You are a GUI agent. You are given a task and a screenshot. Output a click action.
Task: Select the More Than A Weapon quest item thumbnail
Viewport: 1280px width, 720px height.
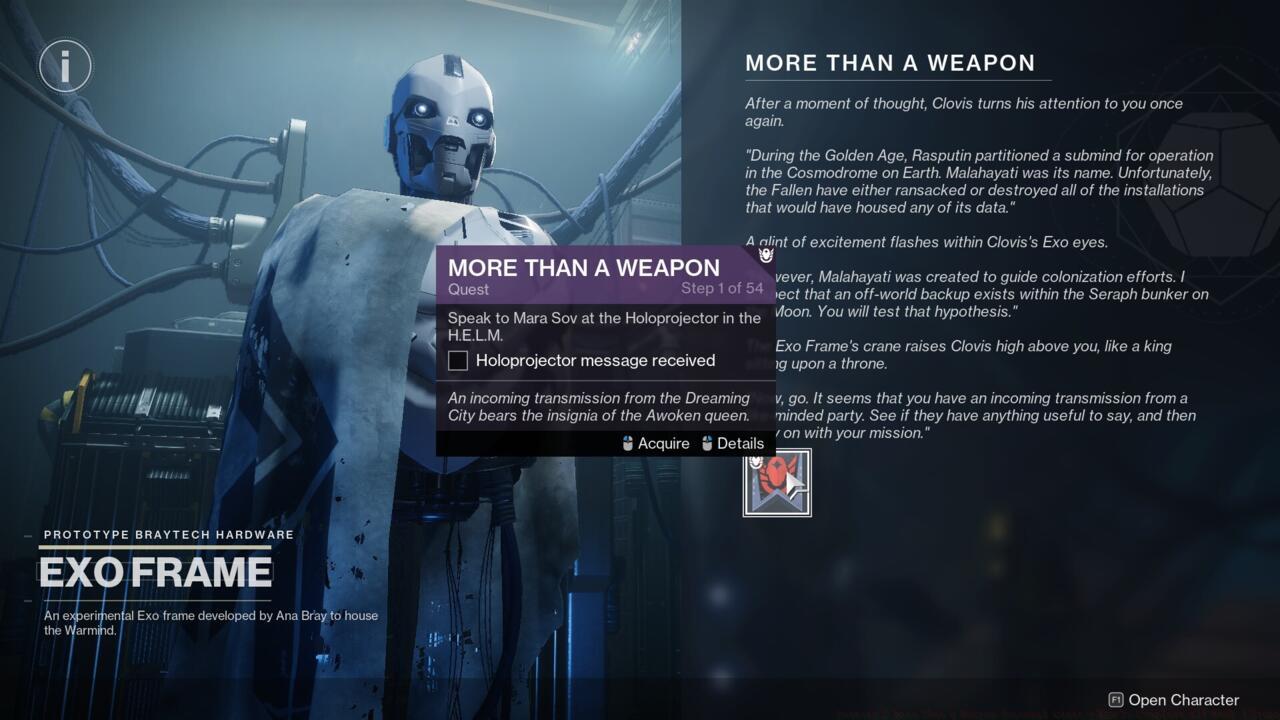pyautogui.click(x=777, y=482)
